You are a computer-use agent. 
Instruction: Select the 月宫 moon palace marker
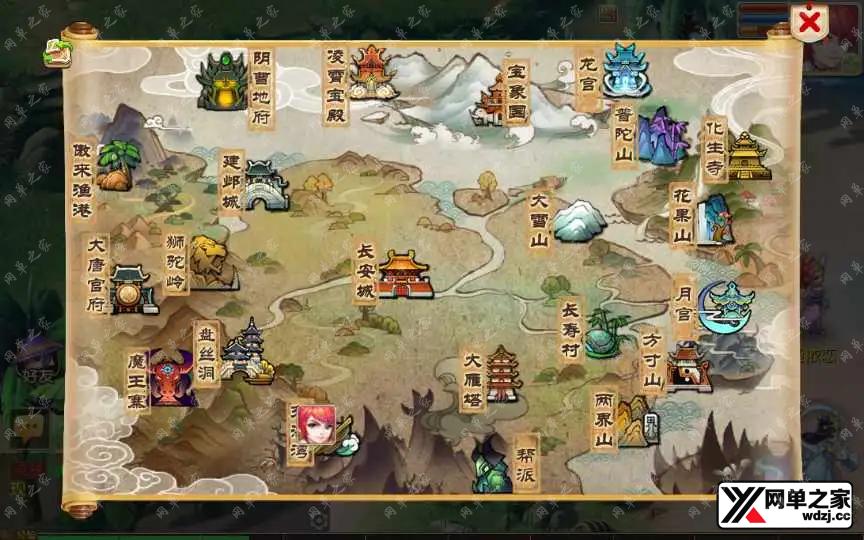pos(729,306)
